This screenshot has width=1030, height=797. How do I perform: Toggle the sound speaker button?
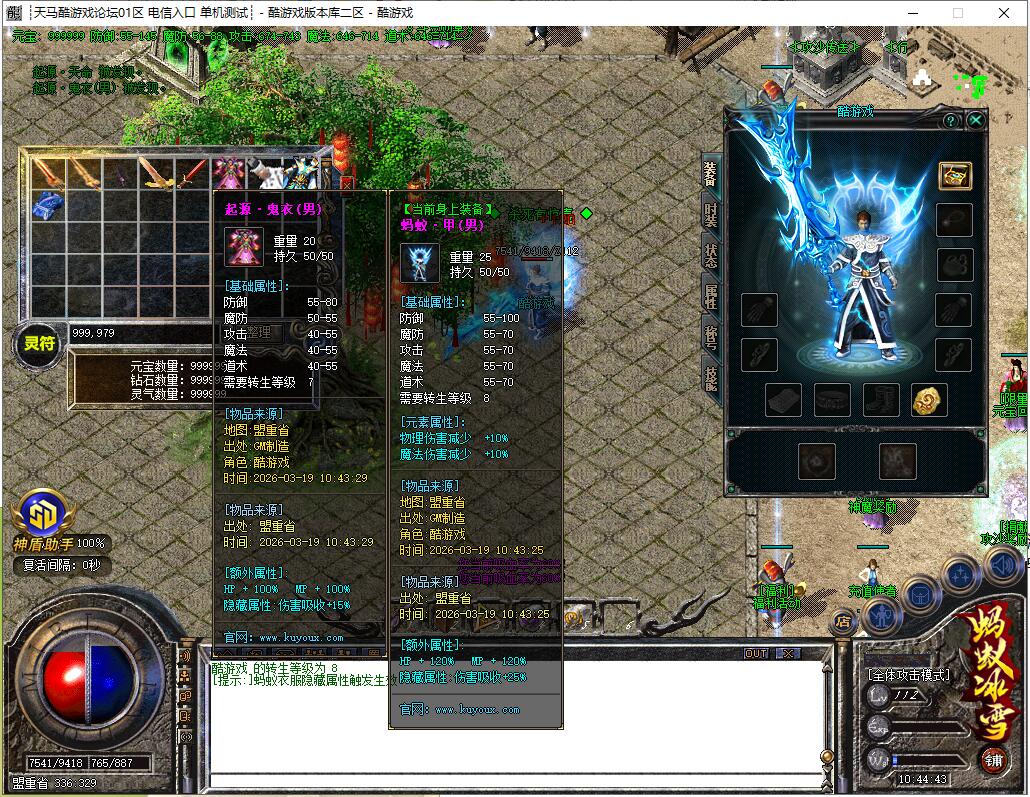[1001, 567]
